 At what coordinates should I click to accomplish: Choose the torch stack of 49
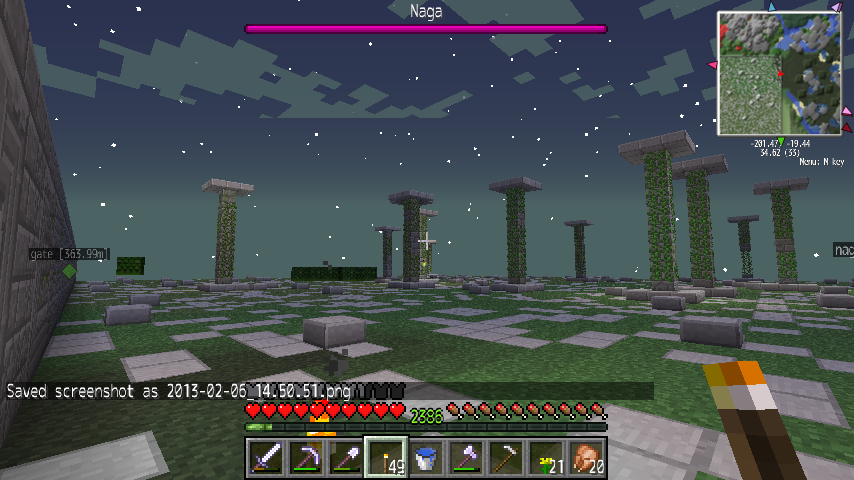click(x=385, y=458)
